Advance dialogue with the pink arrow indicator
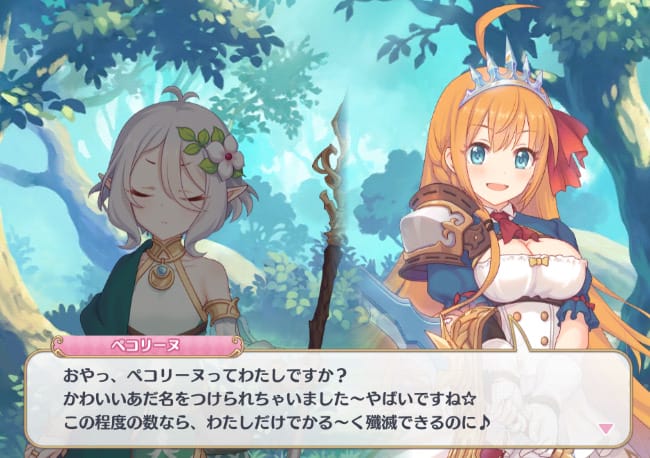Viewport: 650px width, 458px height. (604, 428)
